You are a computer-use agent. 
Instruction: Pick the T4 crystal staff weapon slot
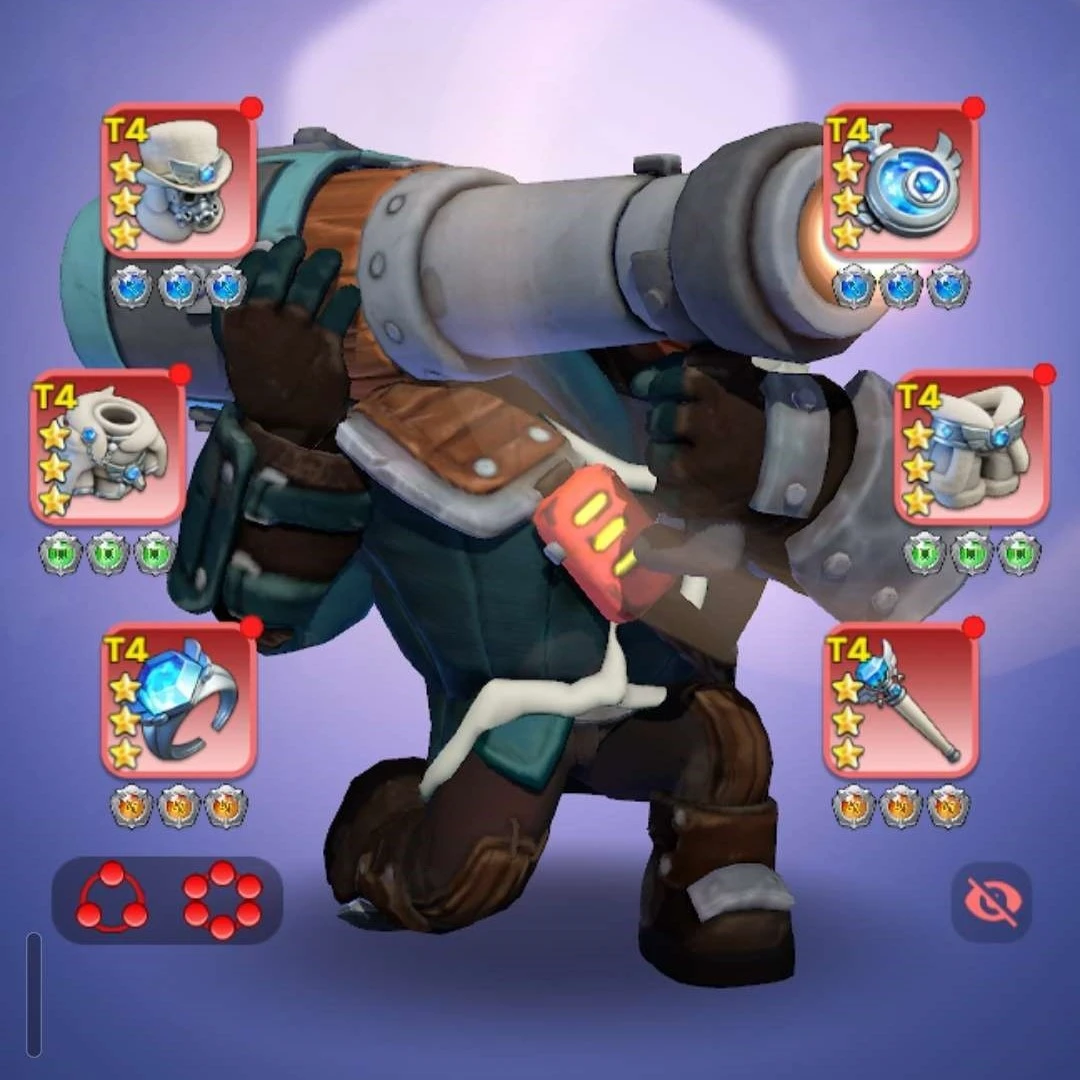coord(900,700)
